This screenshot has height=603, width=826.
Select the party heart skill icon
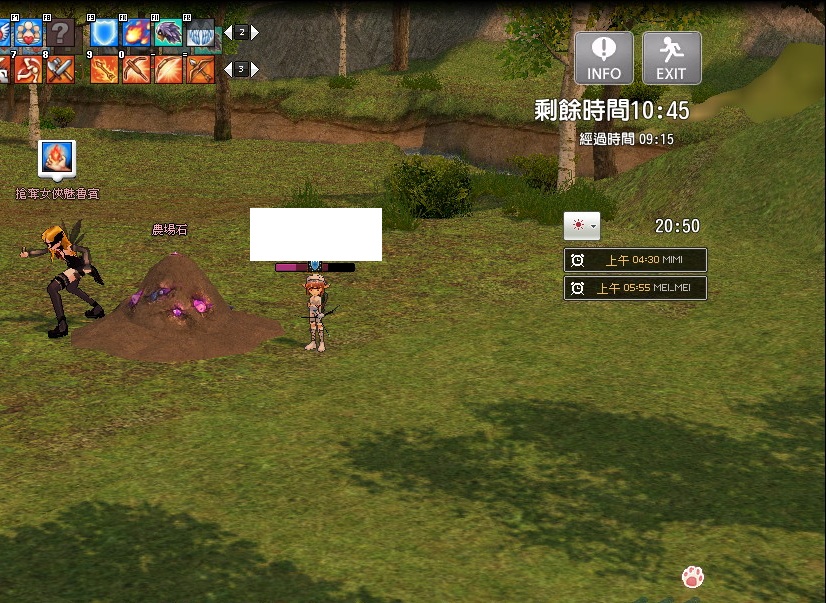pos(28,34)
